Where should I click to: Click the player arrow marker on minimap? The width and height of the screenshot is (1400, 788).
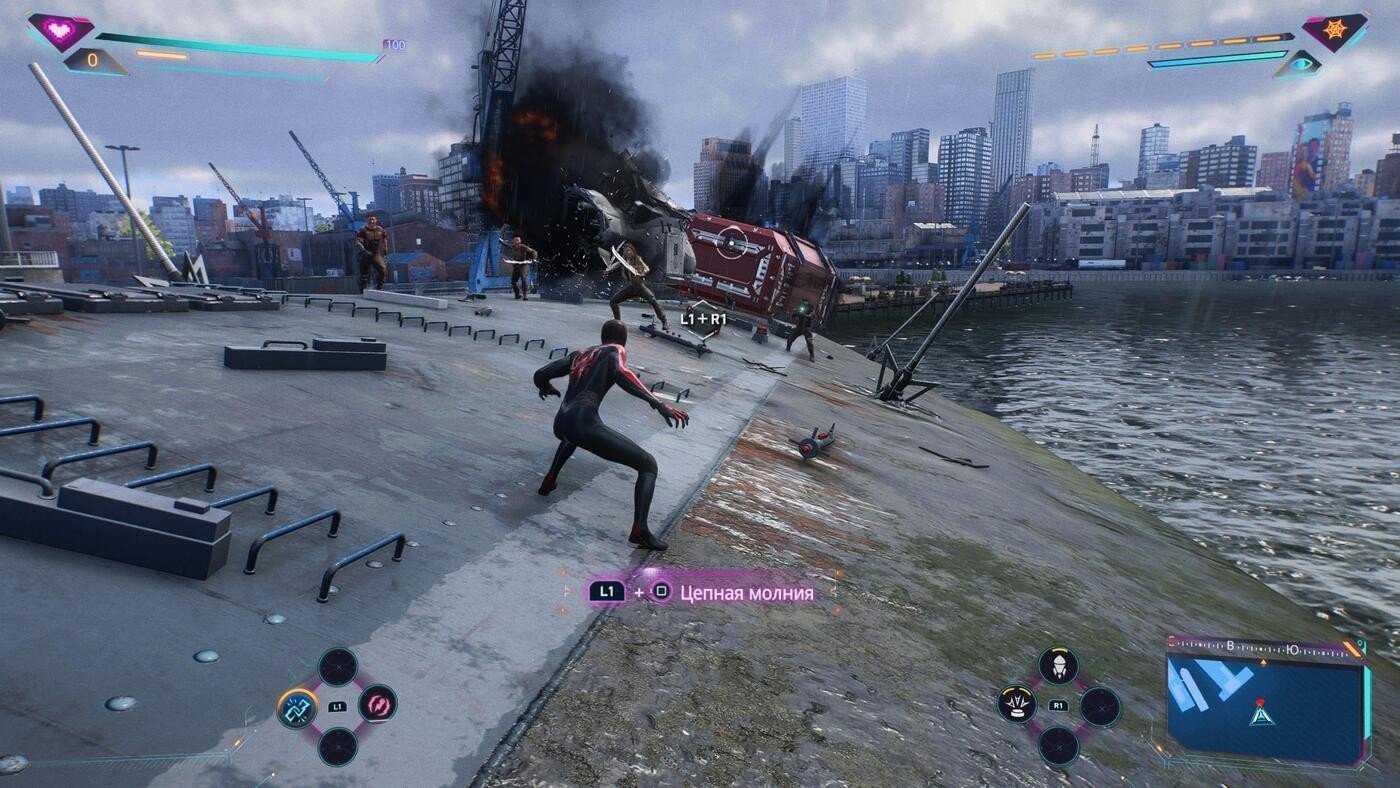(x=1262, y=714)
